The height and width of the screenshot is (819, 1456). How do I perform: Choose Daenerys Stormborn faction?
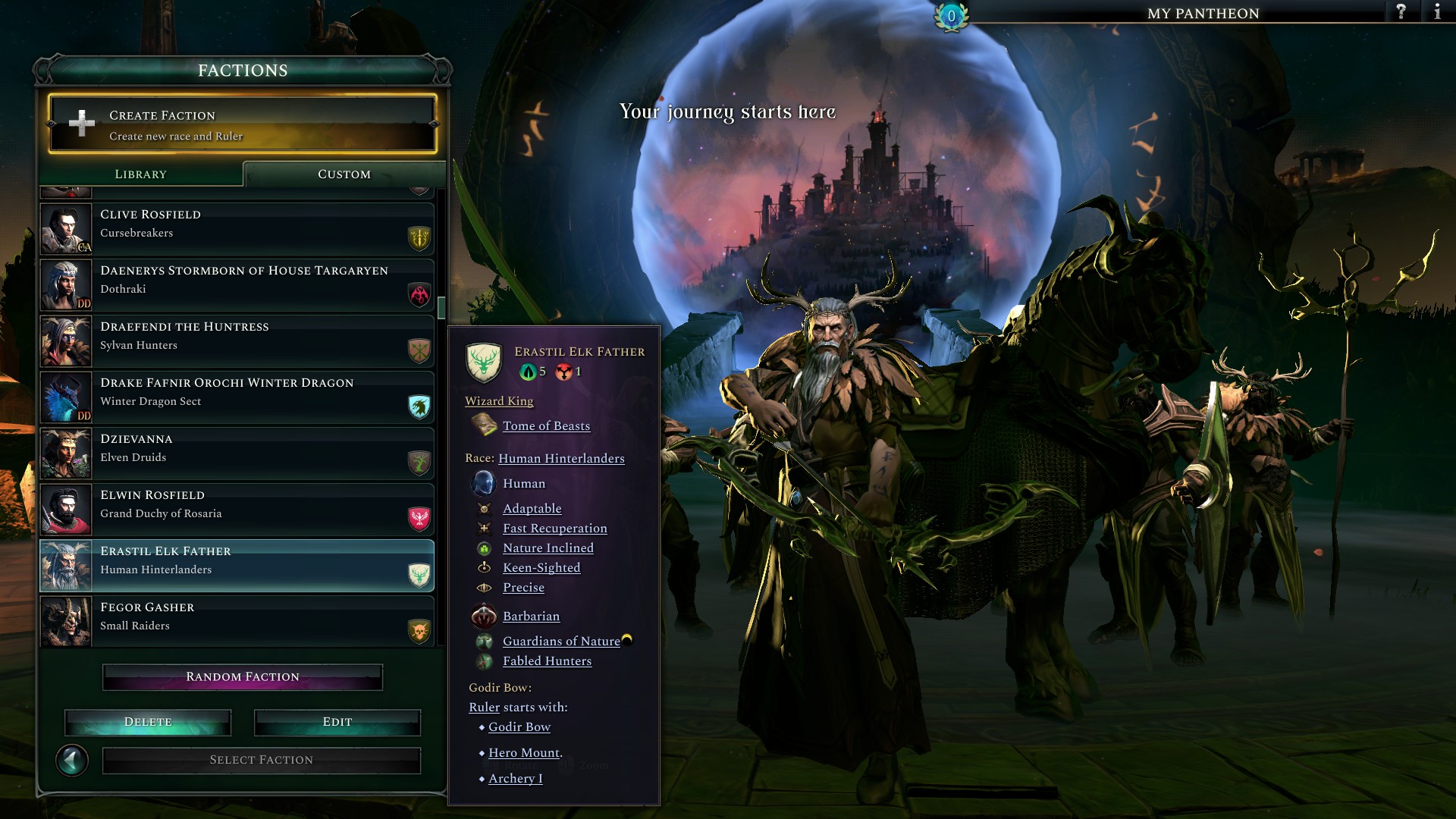pyautogui.click(x=237, y=284)
